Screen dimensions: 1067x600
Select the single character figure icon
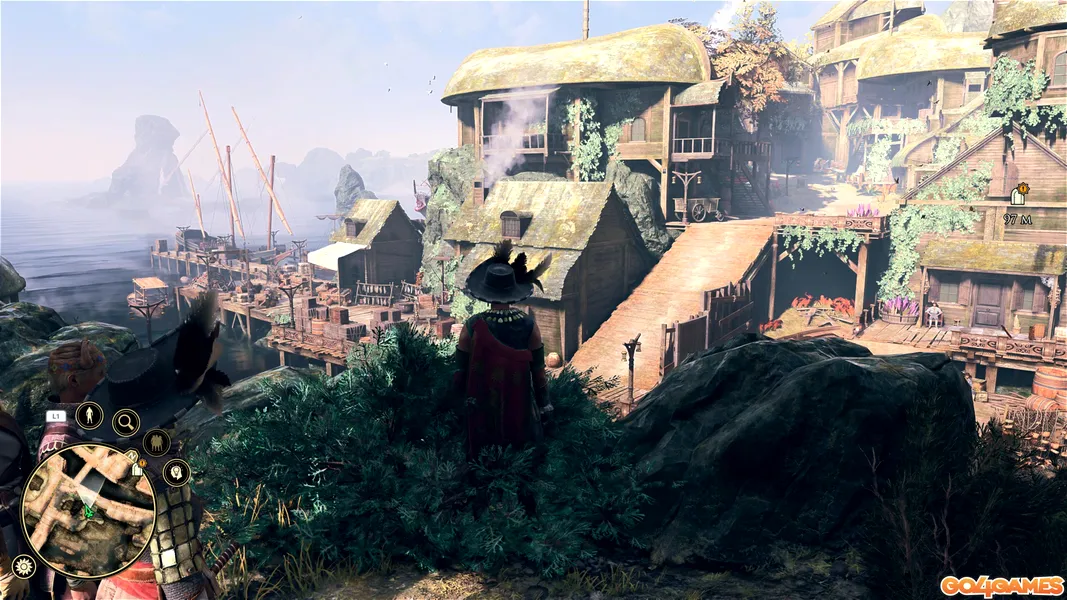coord(89,415)
